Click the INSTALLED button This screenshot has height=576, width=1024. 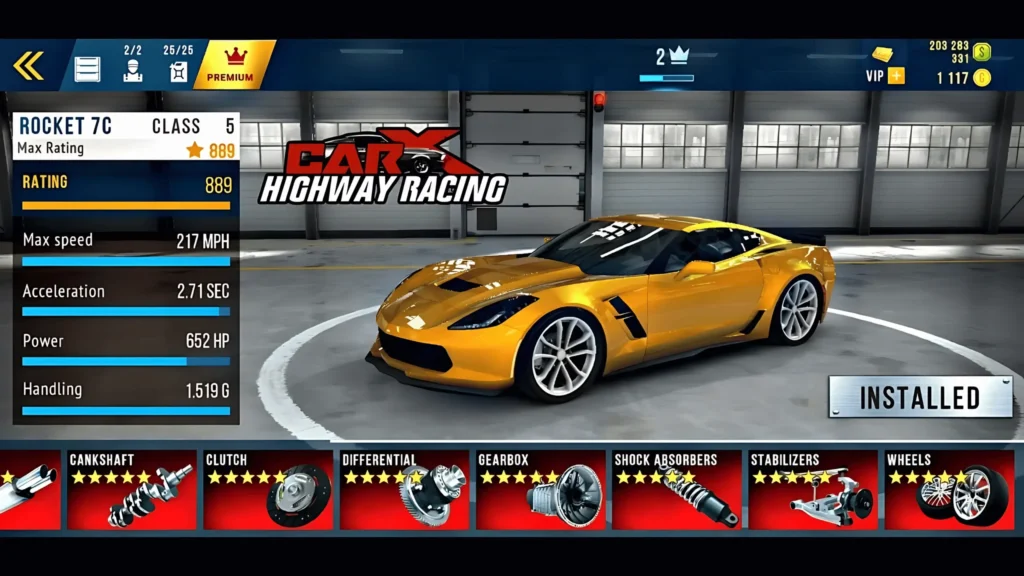tap(920, 397)
